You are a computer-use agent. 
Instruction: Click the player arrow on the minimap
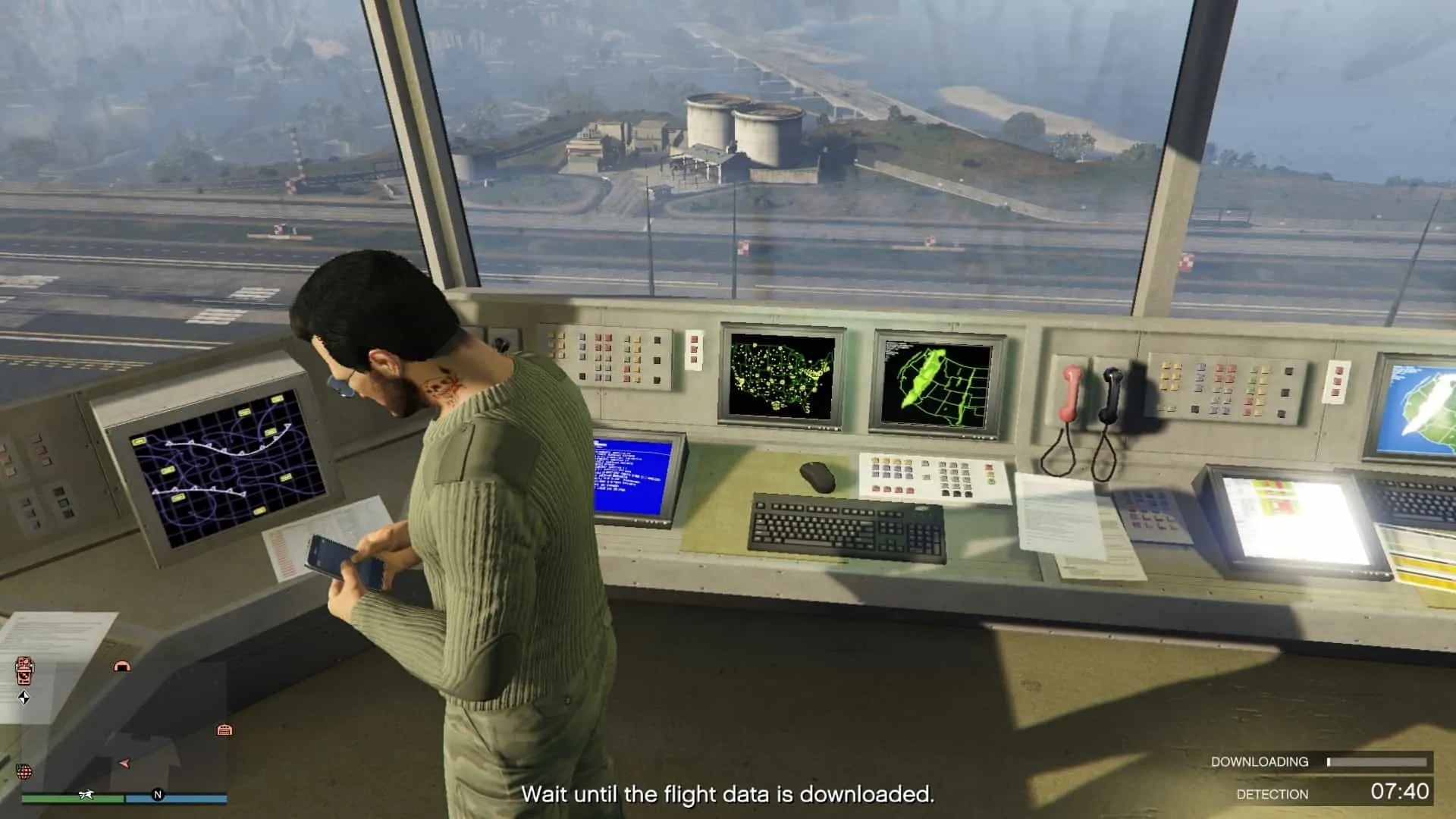tap(124, 764)
